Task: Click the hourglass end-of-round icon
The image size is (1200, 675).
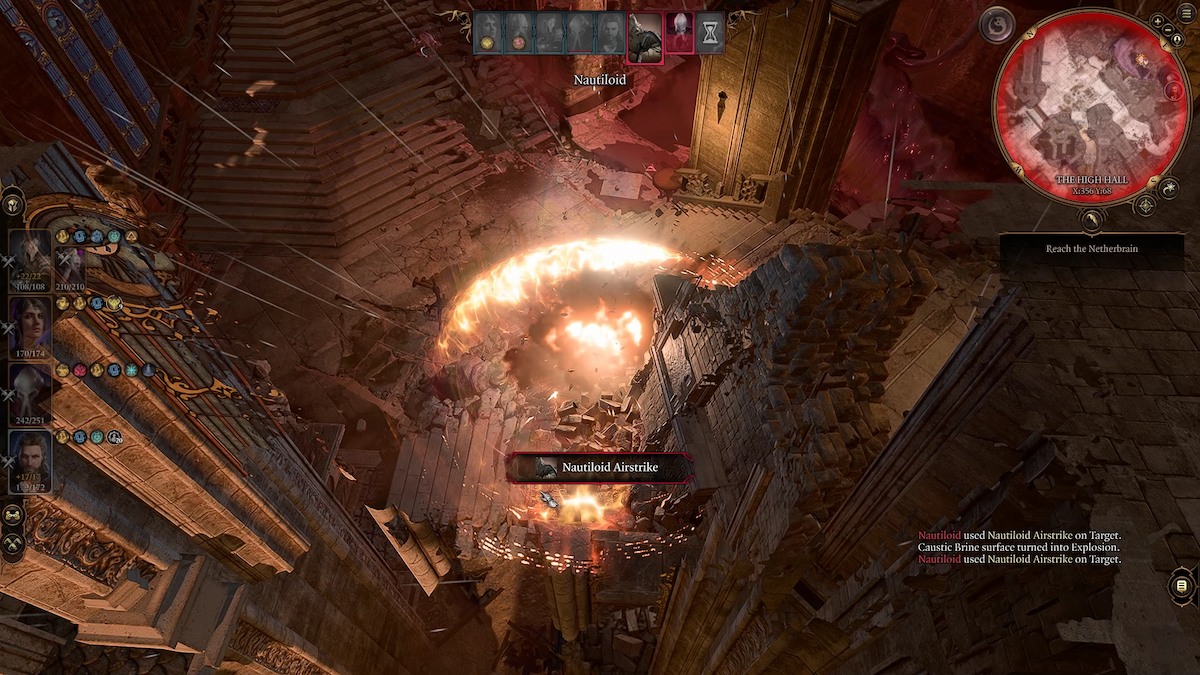Action: tap(709, 34)
